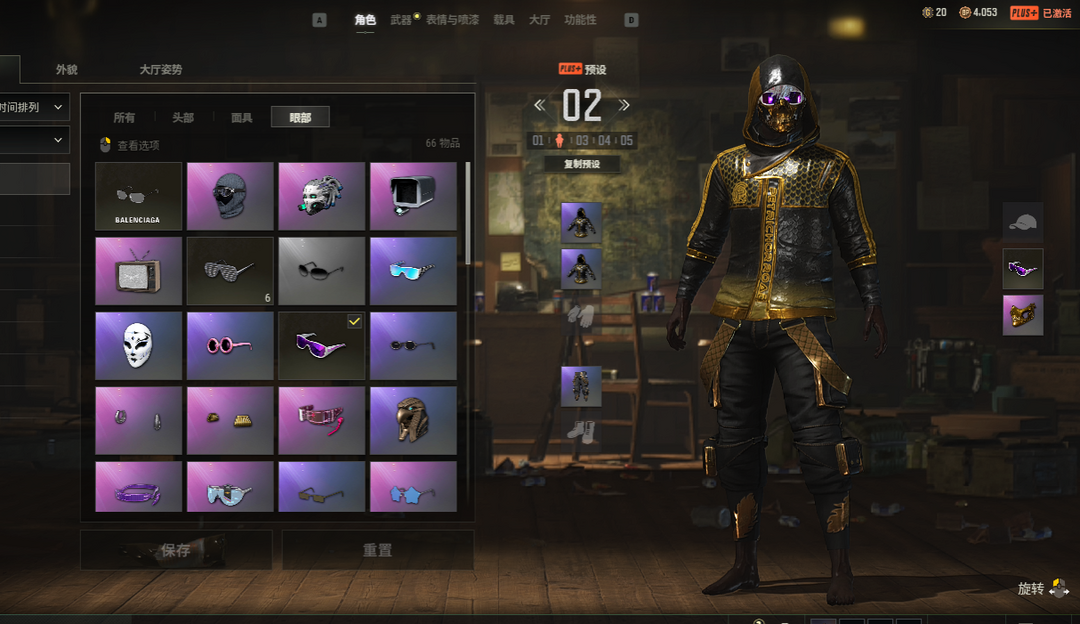Click the 保存 save button

pyautogui.click(x=176, y=550)
